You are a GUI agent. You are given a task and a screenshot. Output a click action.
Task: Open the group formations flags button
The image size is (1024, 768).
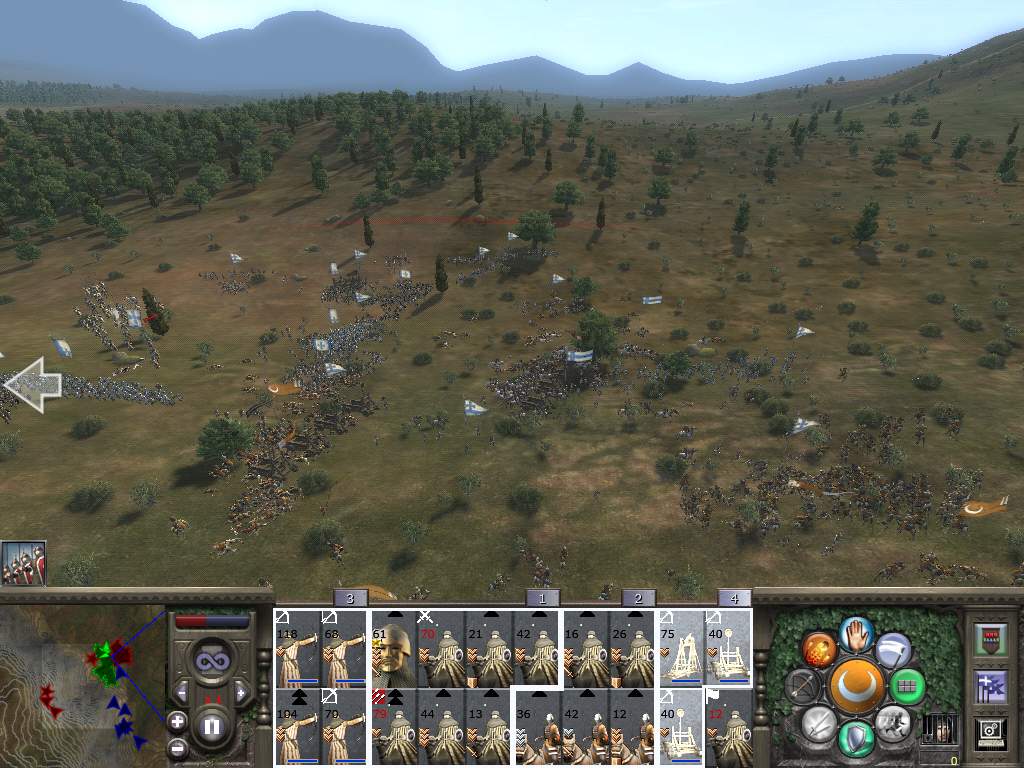[x=989, y=687]
